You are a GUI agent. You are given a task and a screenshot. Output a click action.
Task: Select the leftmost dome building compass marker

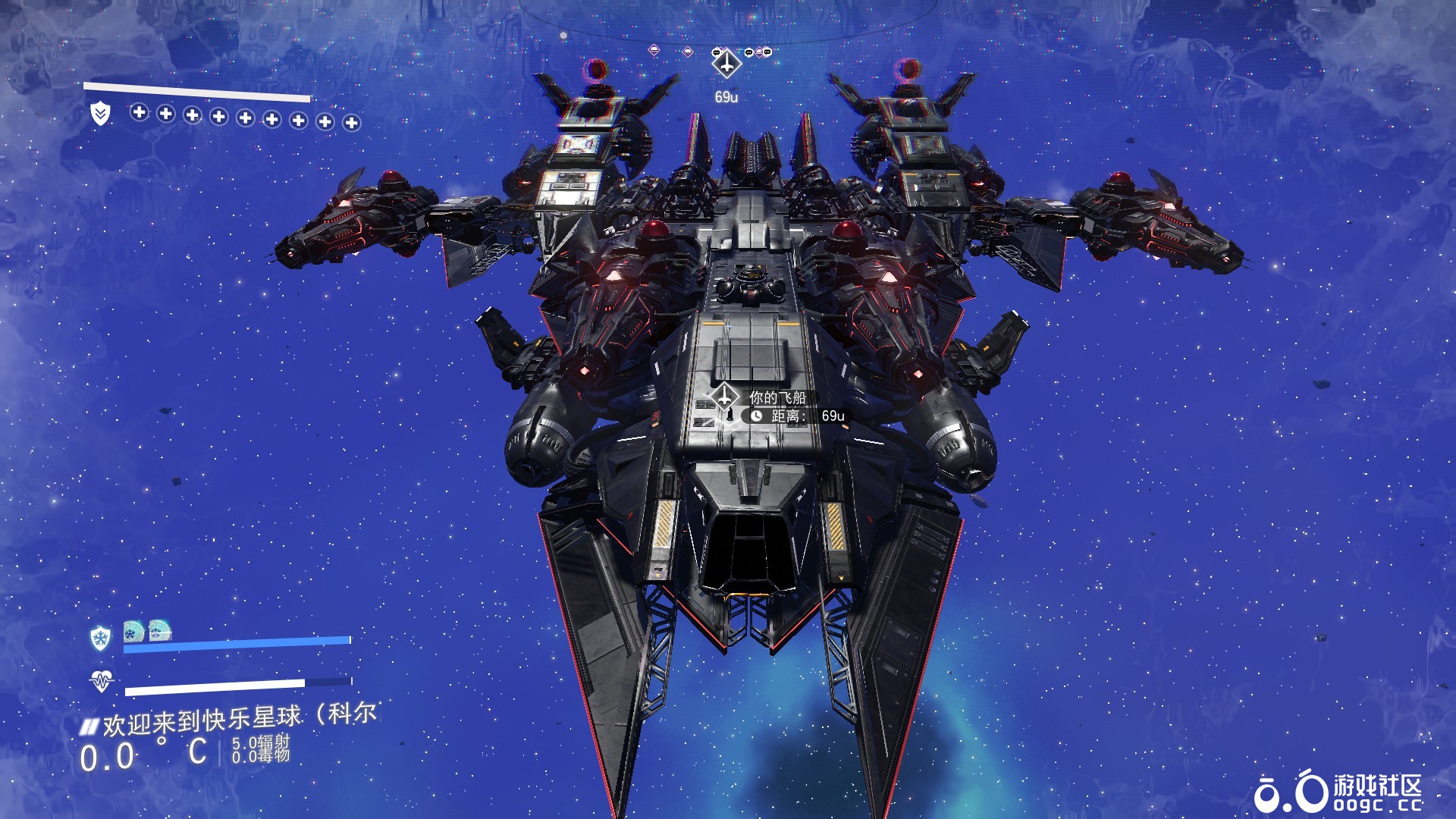click(x=654, y=51)
